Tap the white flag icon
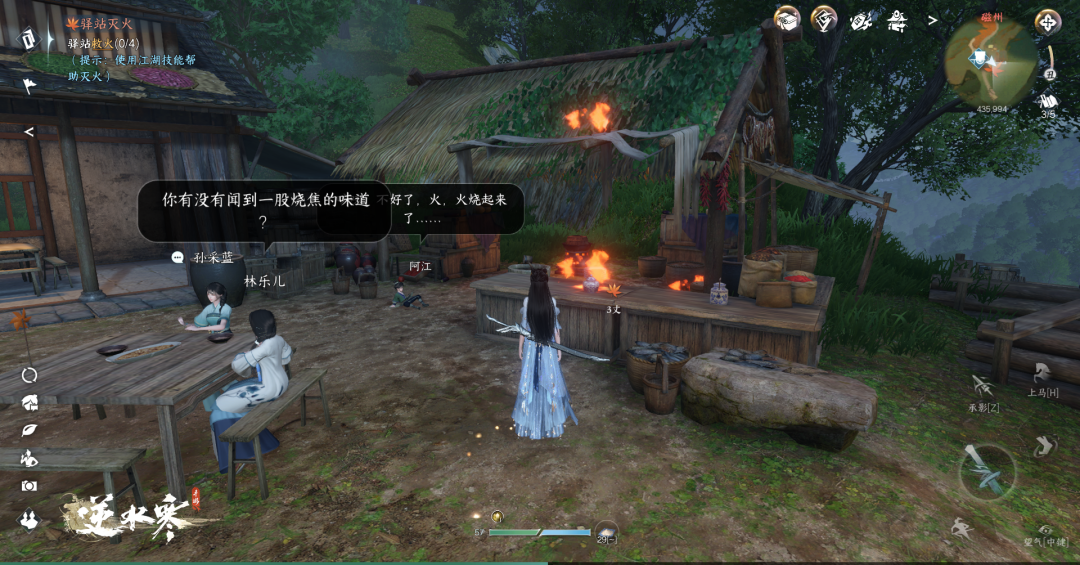The width and height of the screenshot is (1080, 565). tap(29, 85)
